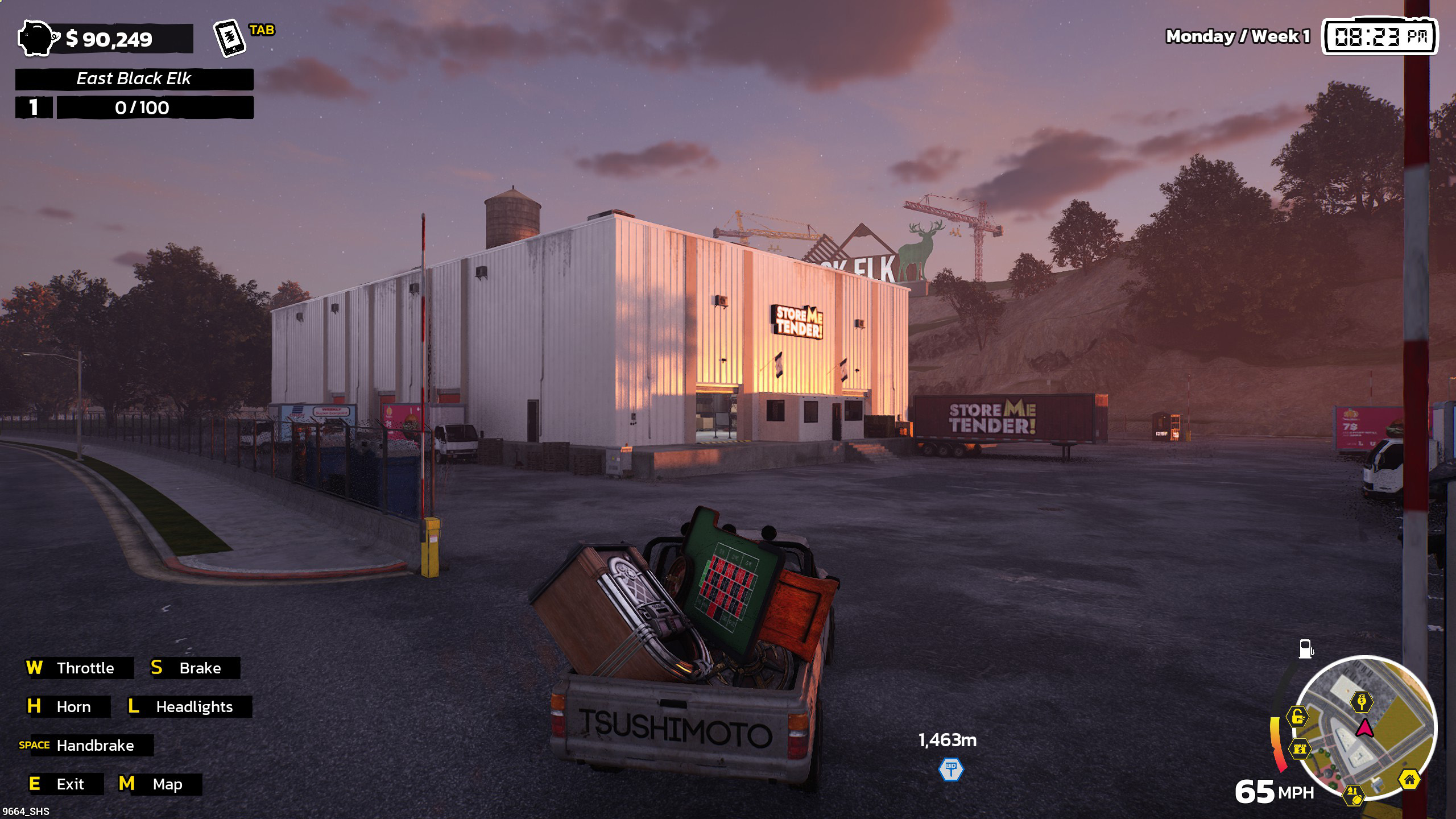Screen dimensions: 1456x819
Task: Click the pawn shop dollar icon on the minimap
Action: pos(1301,750)
